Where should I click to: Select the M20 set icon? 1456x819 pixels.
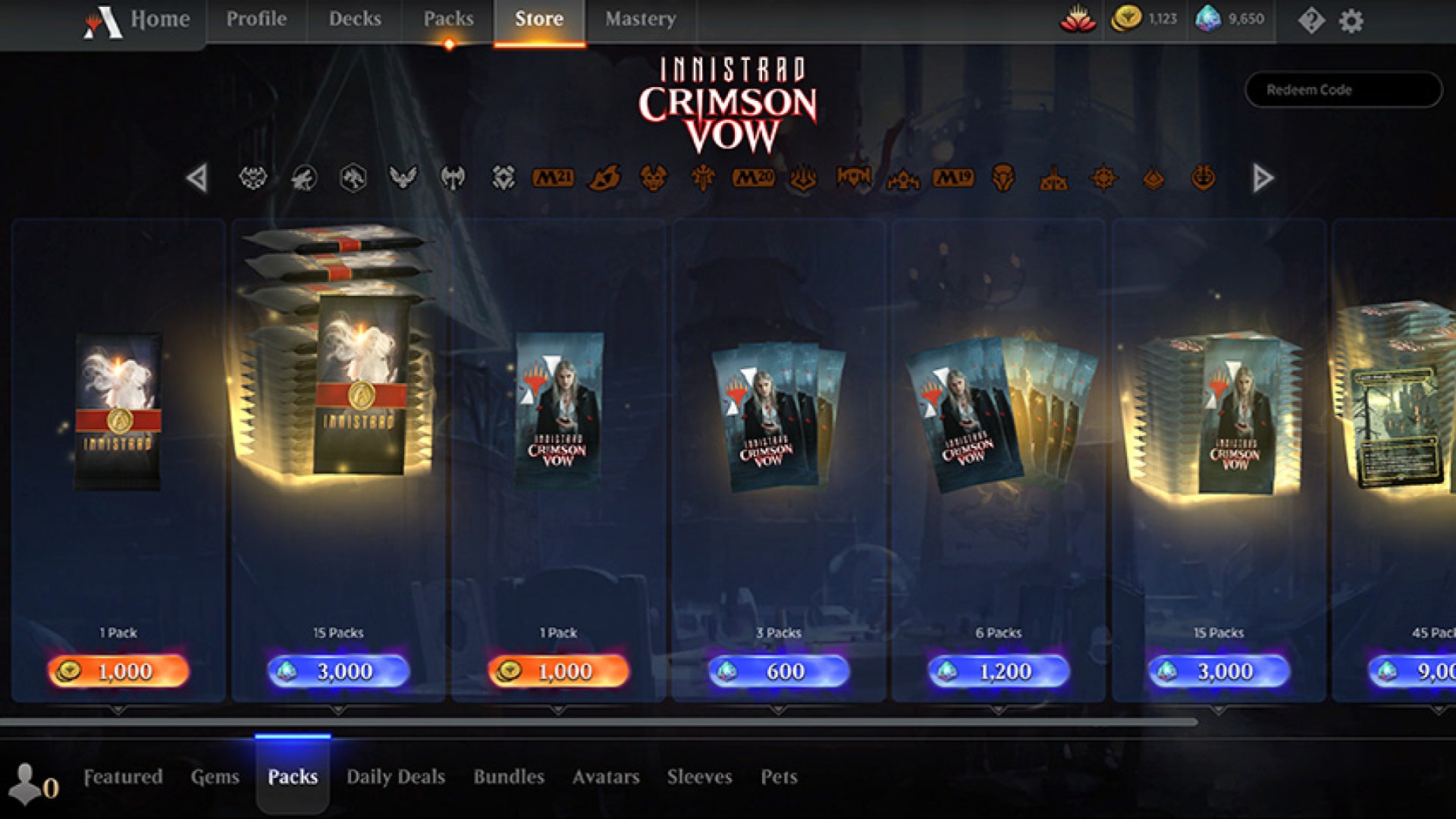[753, 177]
